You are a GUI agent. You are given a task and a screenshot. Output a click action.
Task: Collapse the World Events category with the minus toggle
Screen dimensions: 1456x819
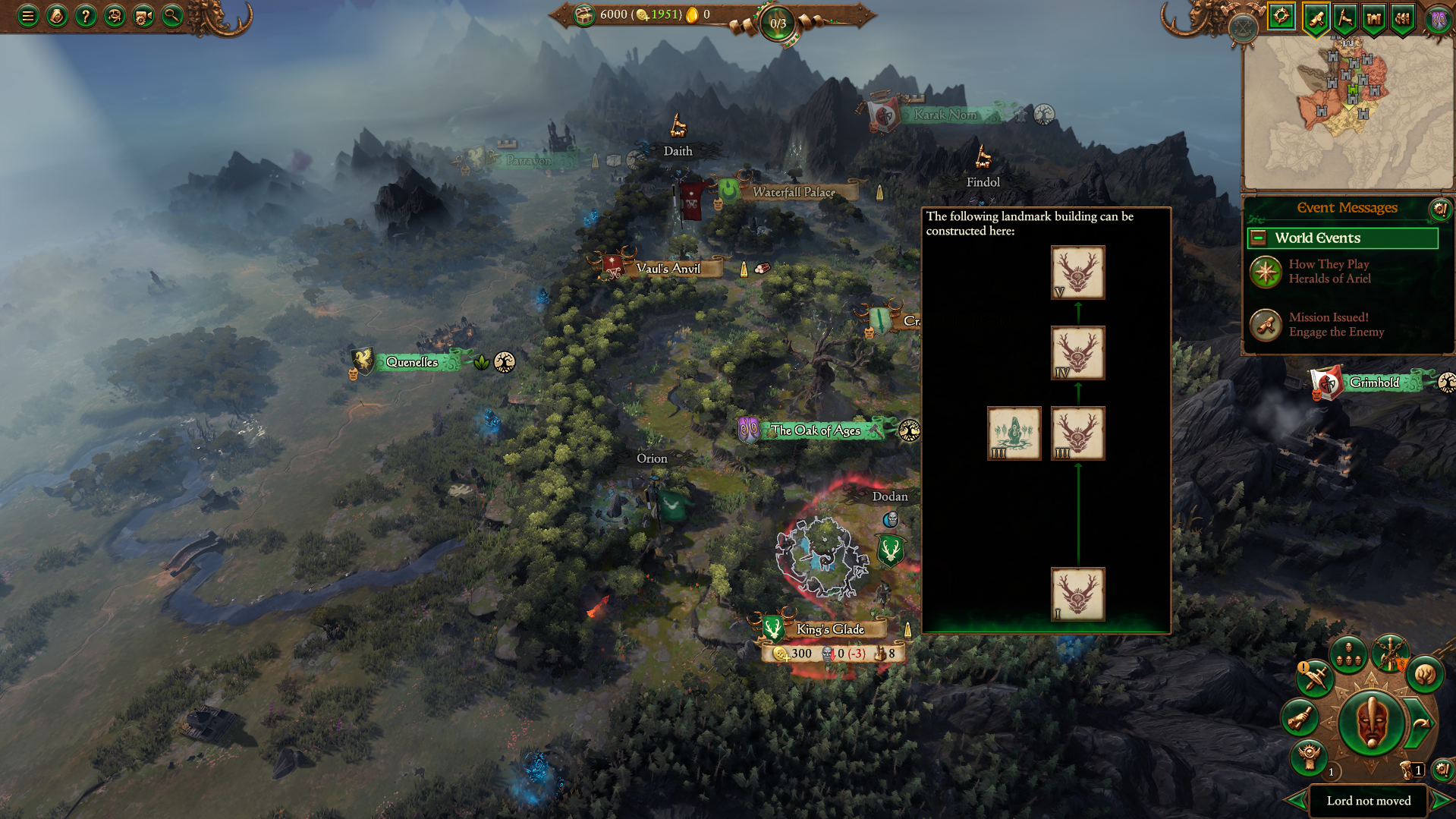1259,238
